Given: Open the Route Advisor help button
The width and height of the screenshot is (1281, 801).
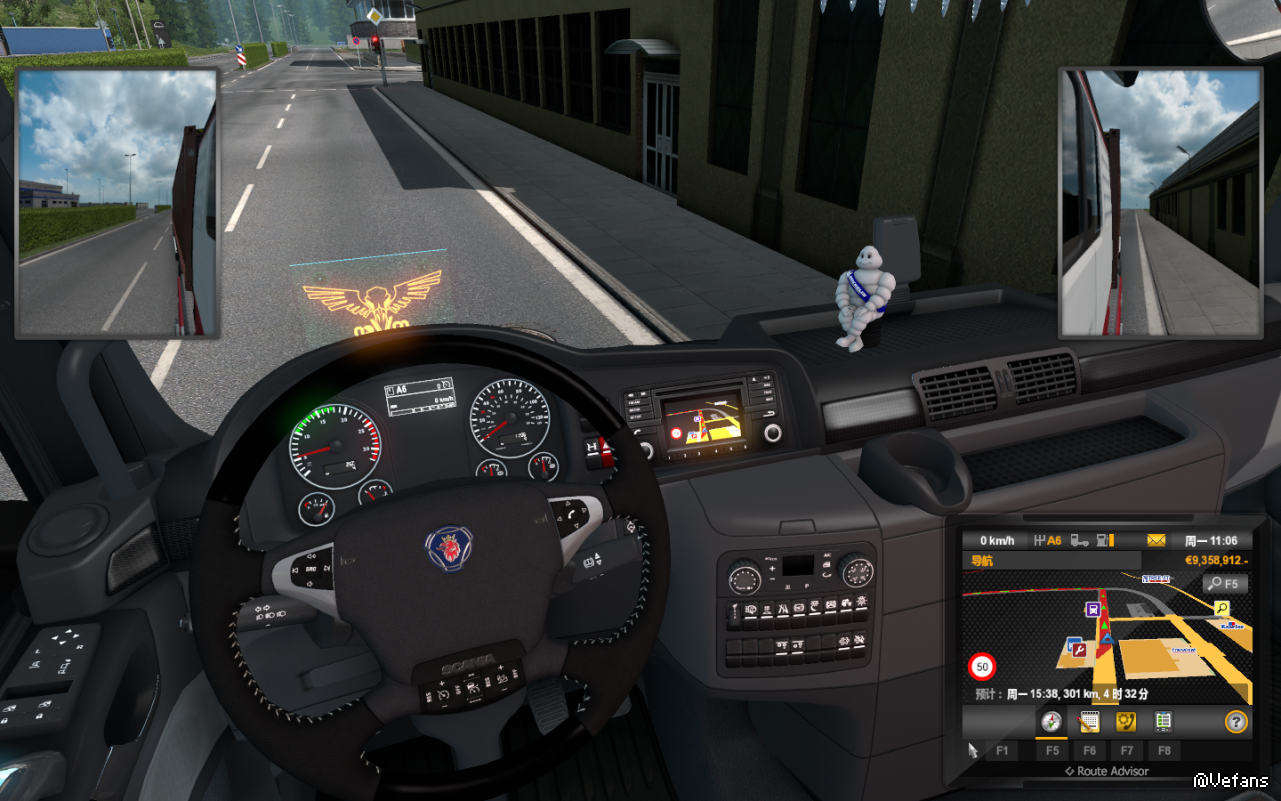Looking at the screenshot, I should pyautogui.click(x=1236, y=721).
